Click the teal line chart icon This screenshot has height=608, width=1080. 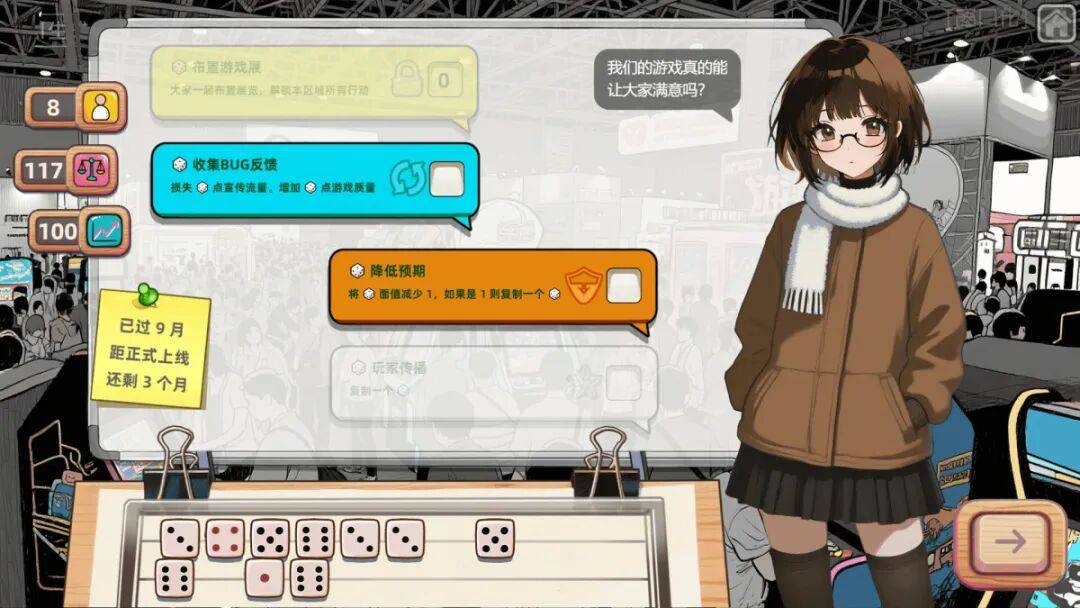pyautogui.click(x=103, y=231)
